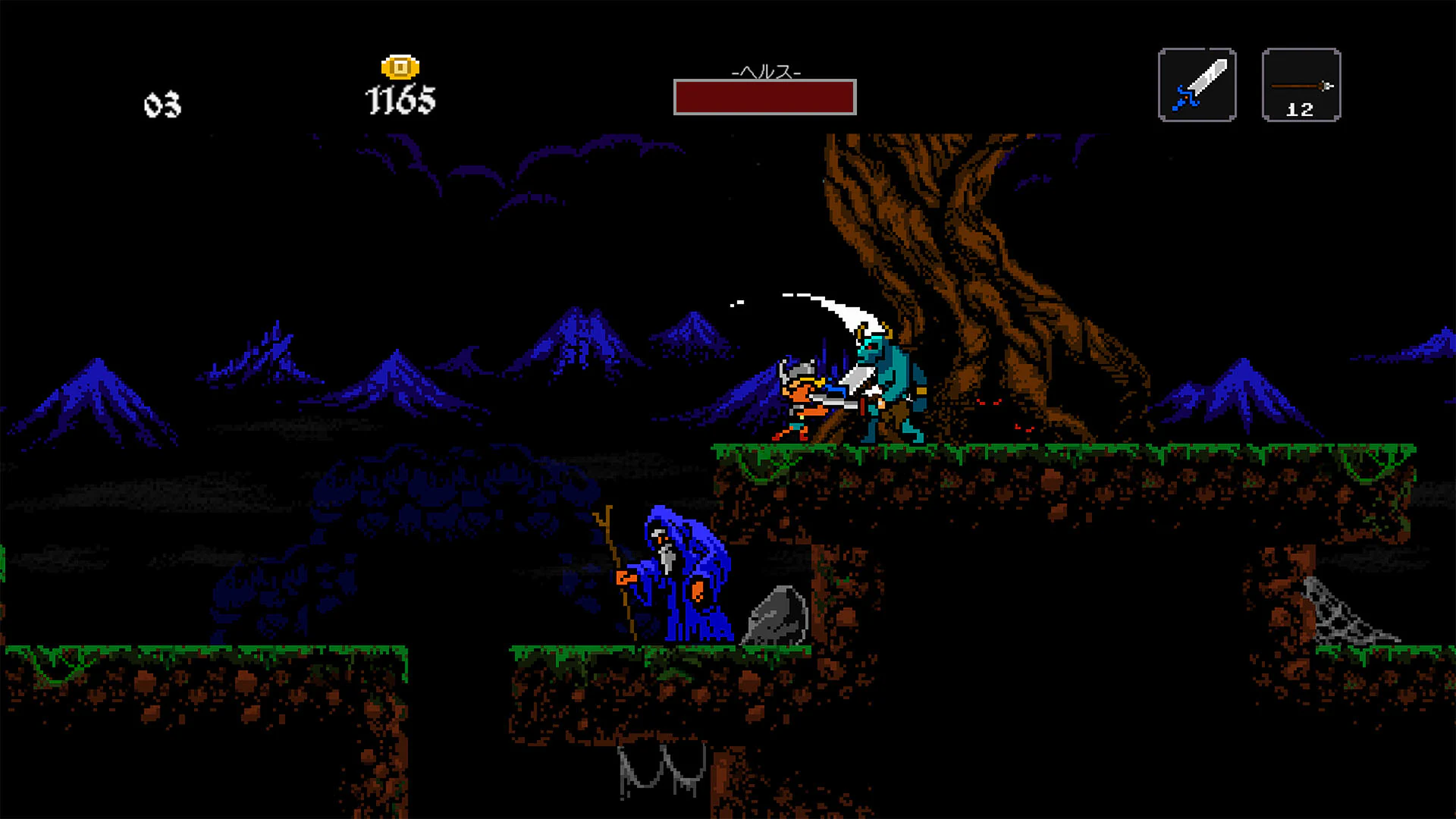Click the gold coin currency icon

coord(400,67)
